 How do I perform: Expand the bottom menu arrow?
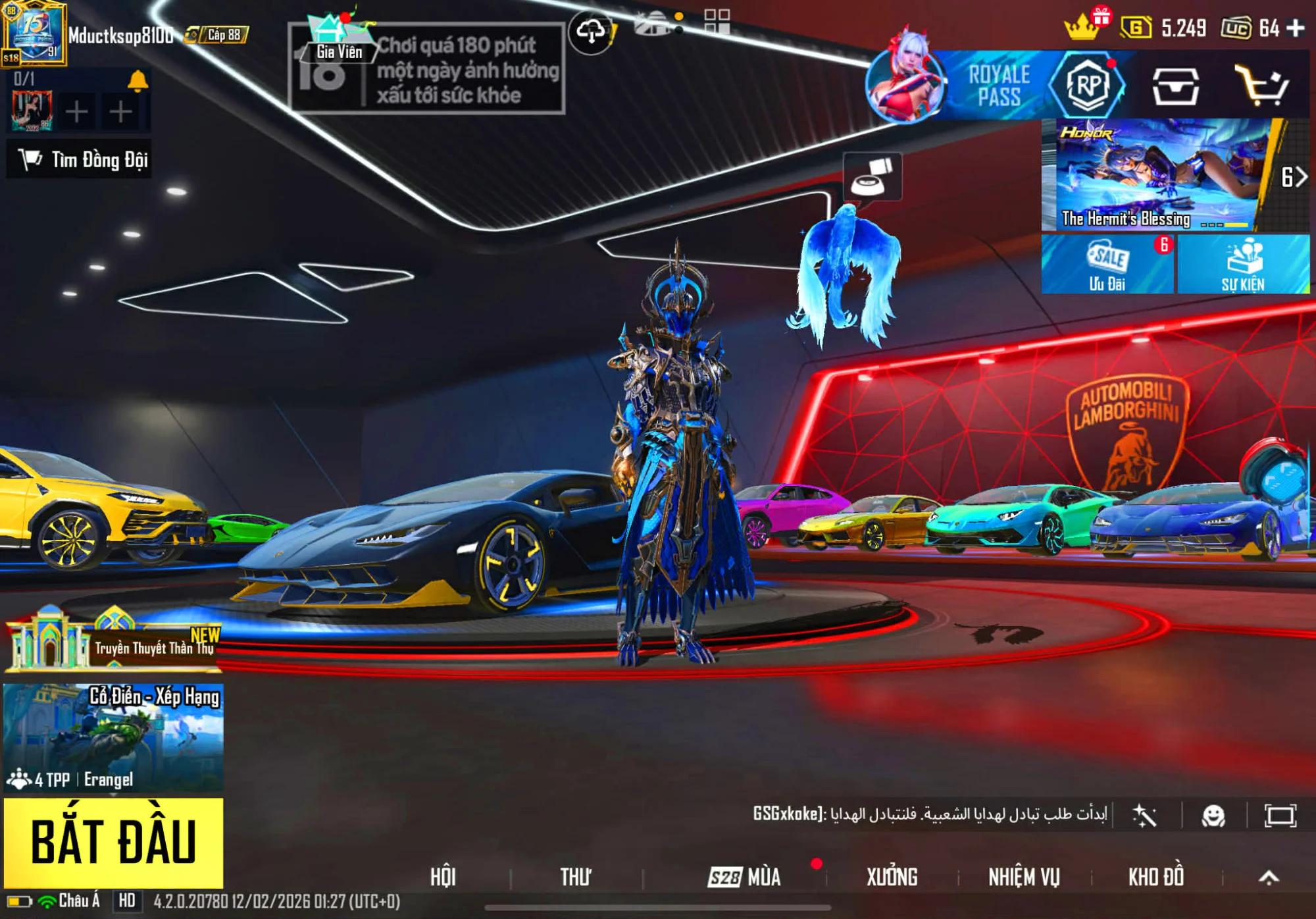[x=1269, y=877]
